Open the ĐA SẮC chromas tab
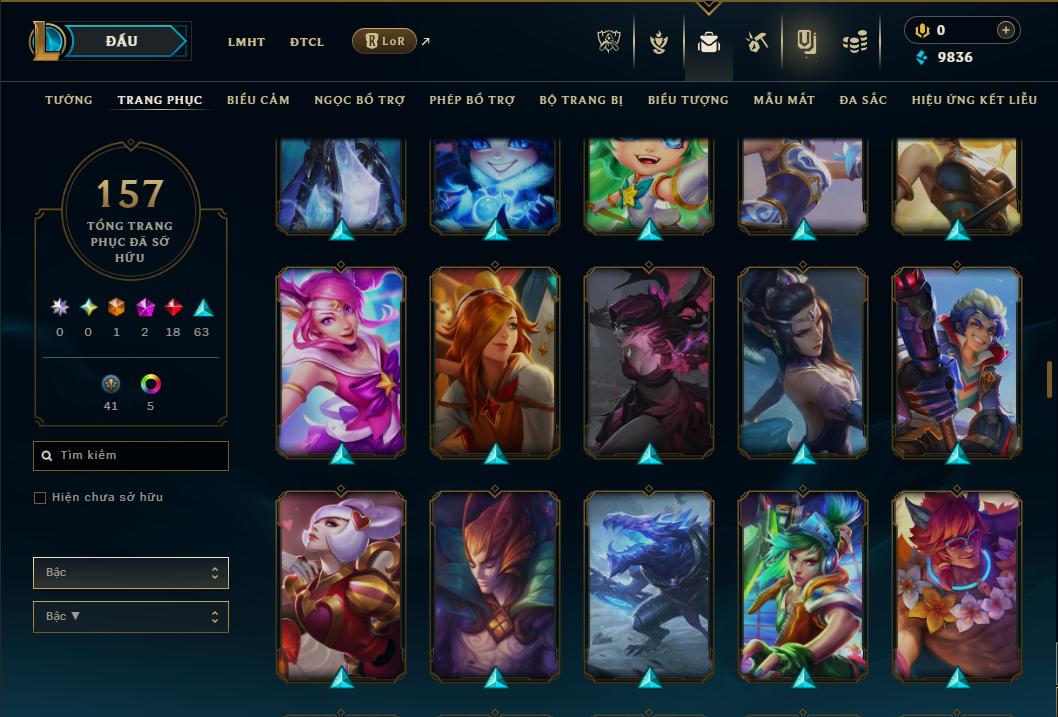The image size is (1058, 717). [863, 100]
